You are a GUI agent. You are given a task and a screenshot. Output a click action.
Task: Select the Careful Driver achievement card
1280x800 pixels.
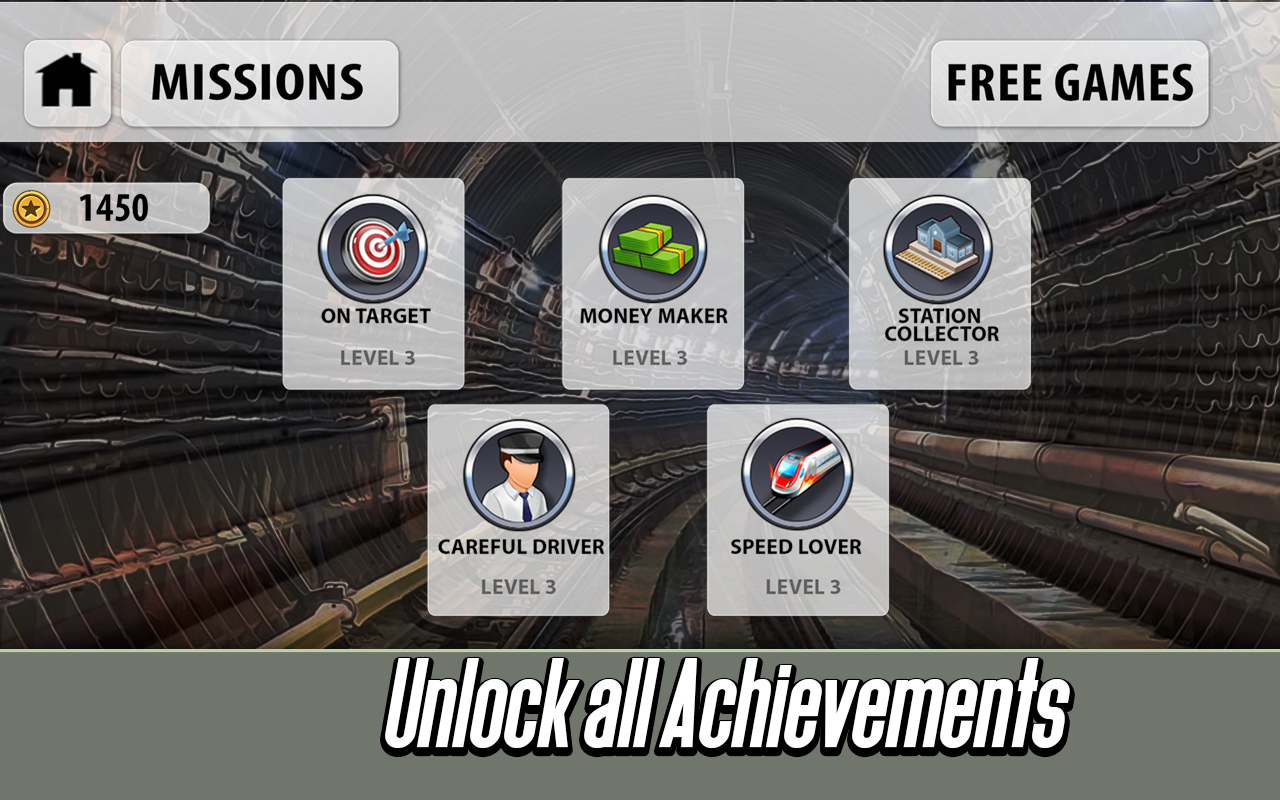[x=519, y=510]
